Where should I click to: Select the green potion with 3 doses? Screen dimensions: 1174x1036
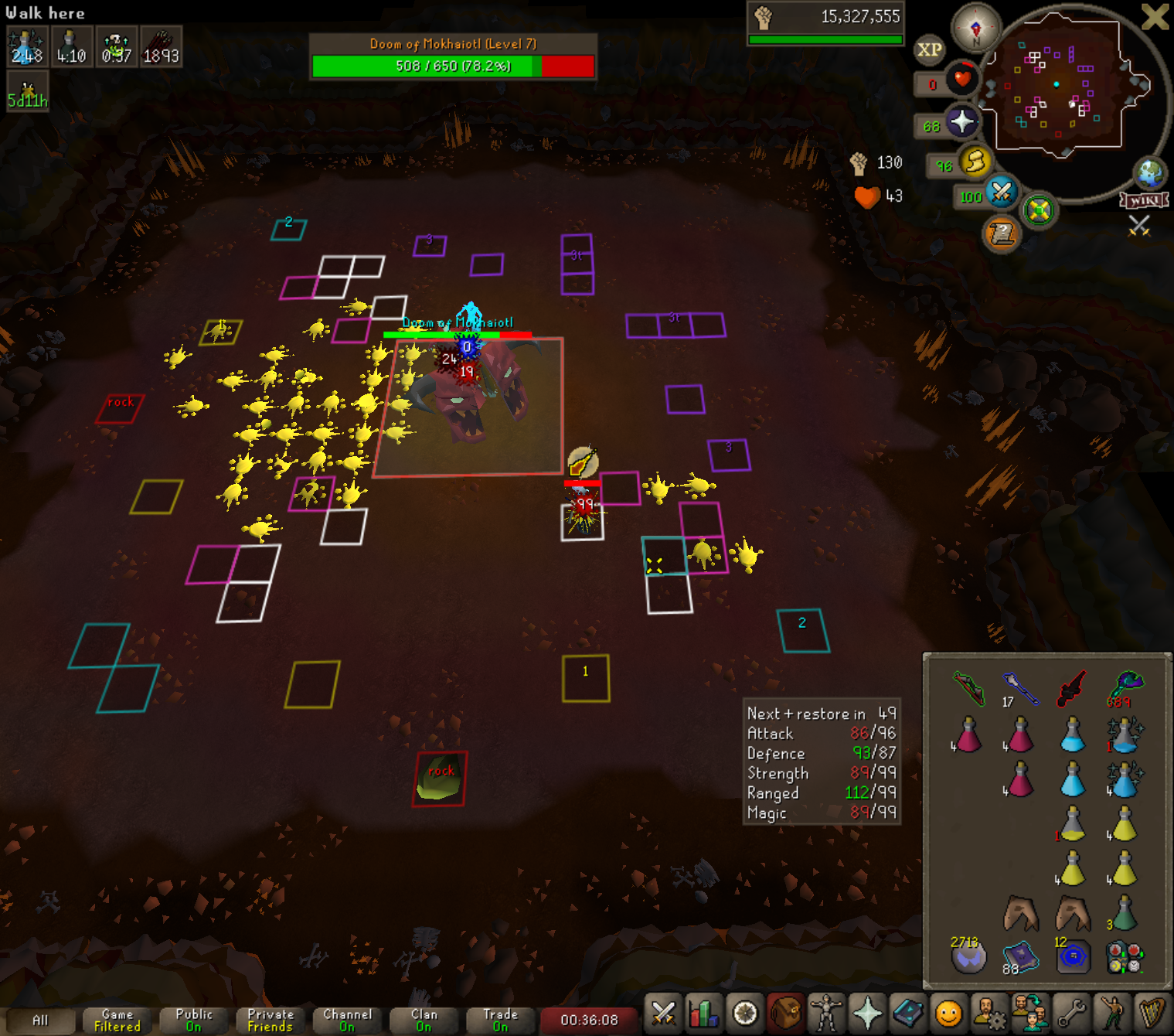pos(1124,913)
